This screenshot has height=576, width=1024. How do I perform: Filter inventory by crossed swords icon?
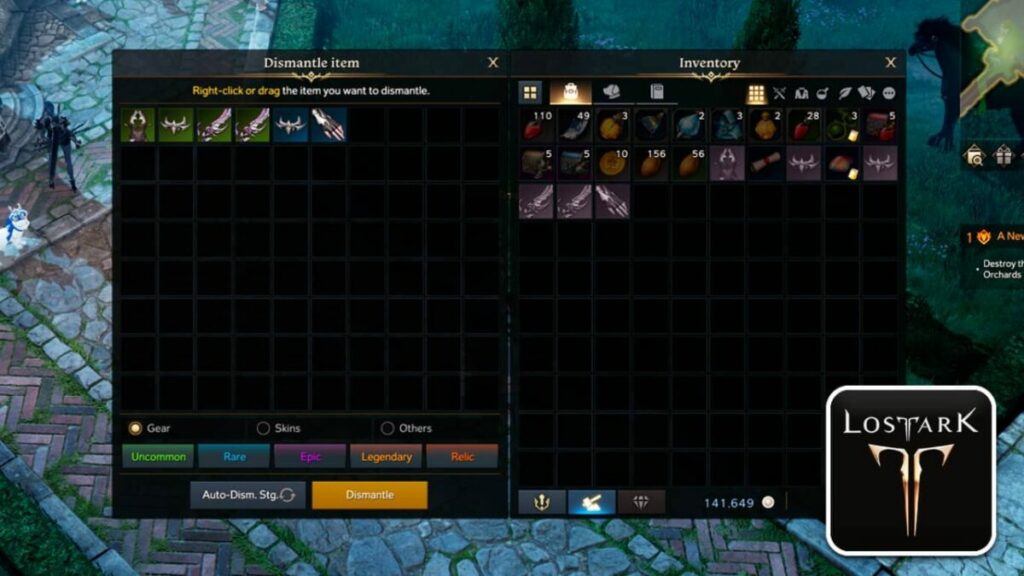[780, 93]
